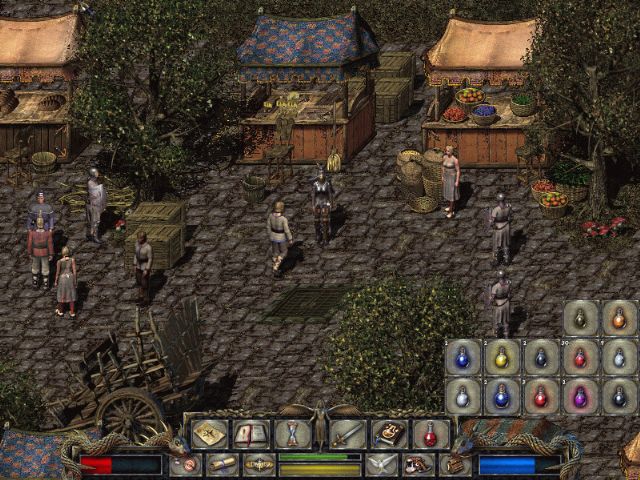The image size is (640, 480).
Task: Open the closed spellbook with gold emblem
Action: [x=389, y=434]
